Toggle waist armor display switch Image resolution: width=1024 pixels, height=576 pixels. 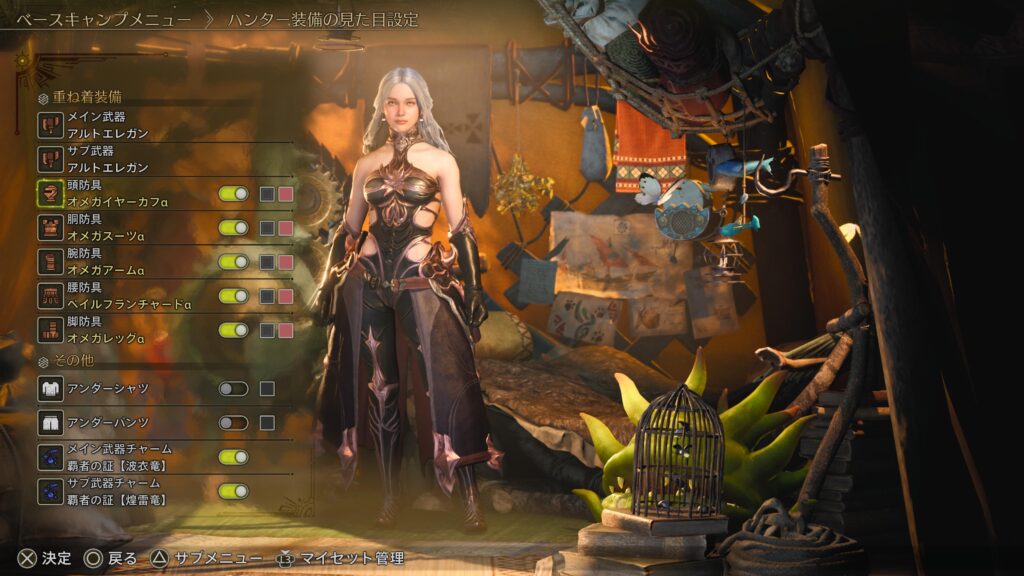click(233, 296)
